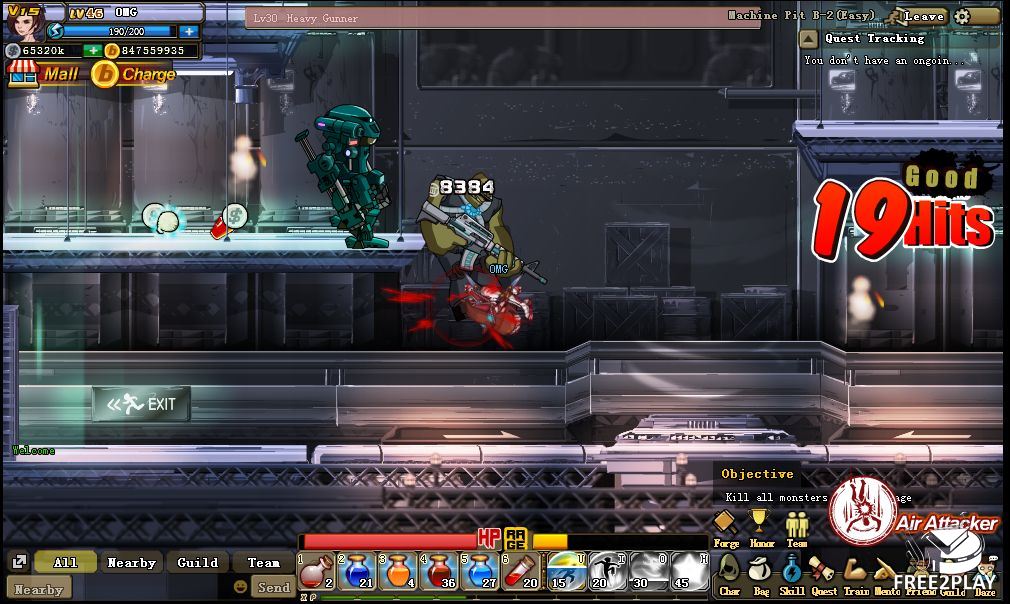Open the Honor trophy menu
Image resolution: width=1010 pixels, height=604 pixels.
(761, 524)
